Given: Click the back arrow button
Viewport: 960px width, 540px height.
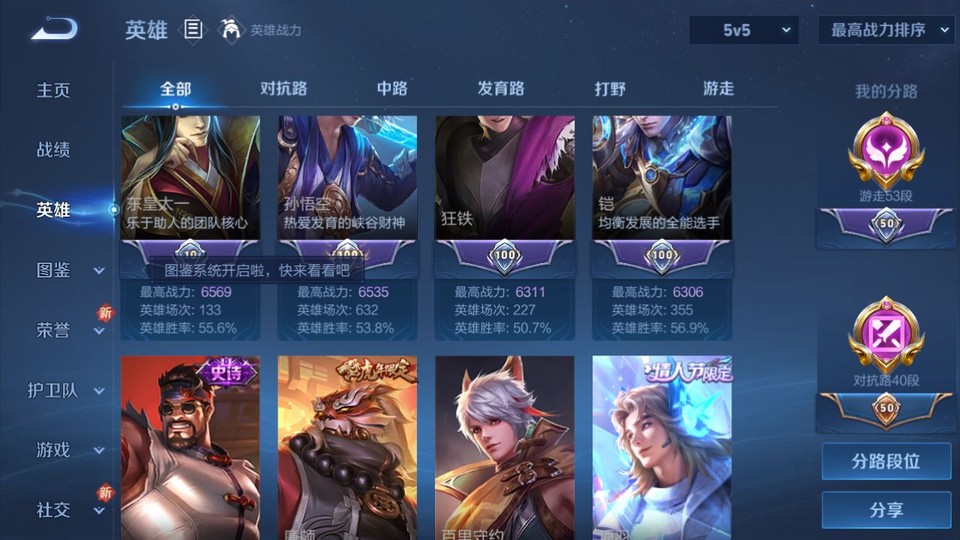Looking at the screenshot, I should tap(54, 30).
